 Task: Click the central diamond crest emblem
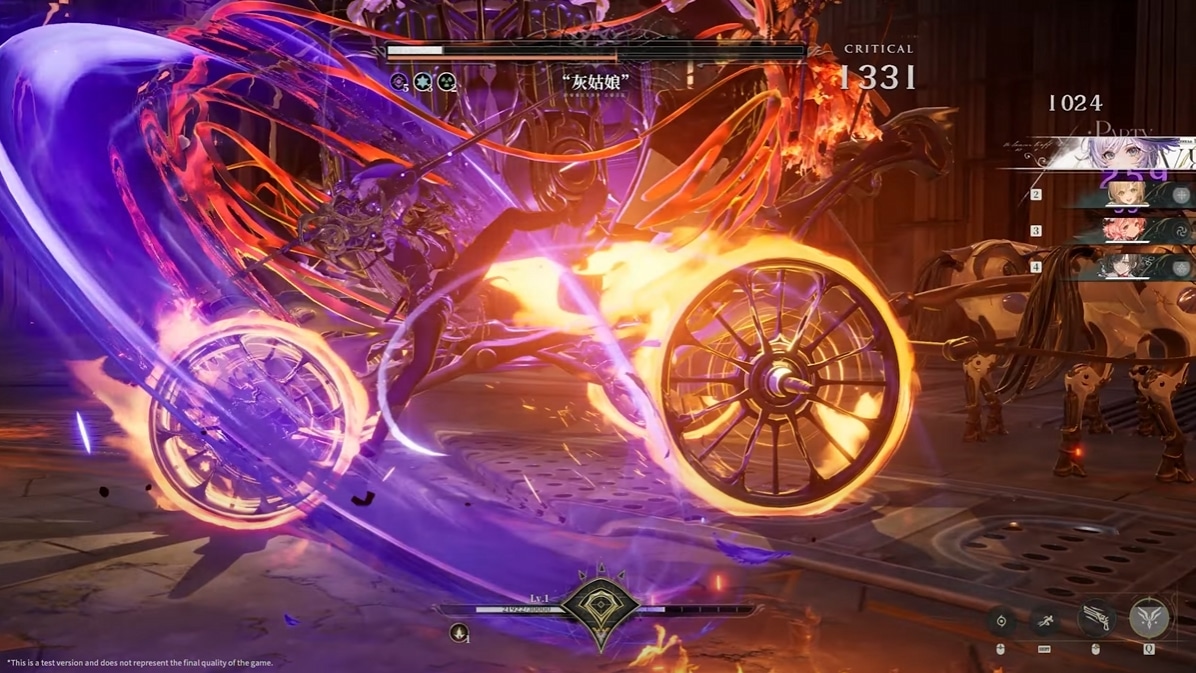click(600, 607)
